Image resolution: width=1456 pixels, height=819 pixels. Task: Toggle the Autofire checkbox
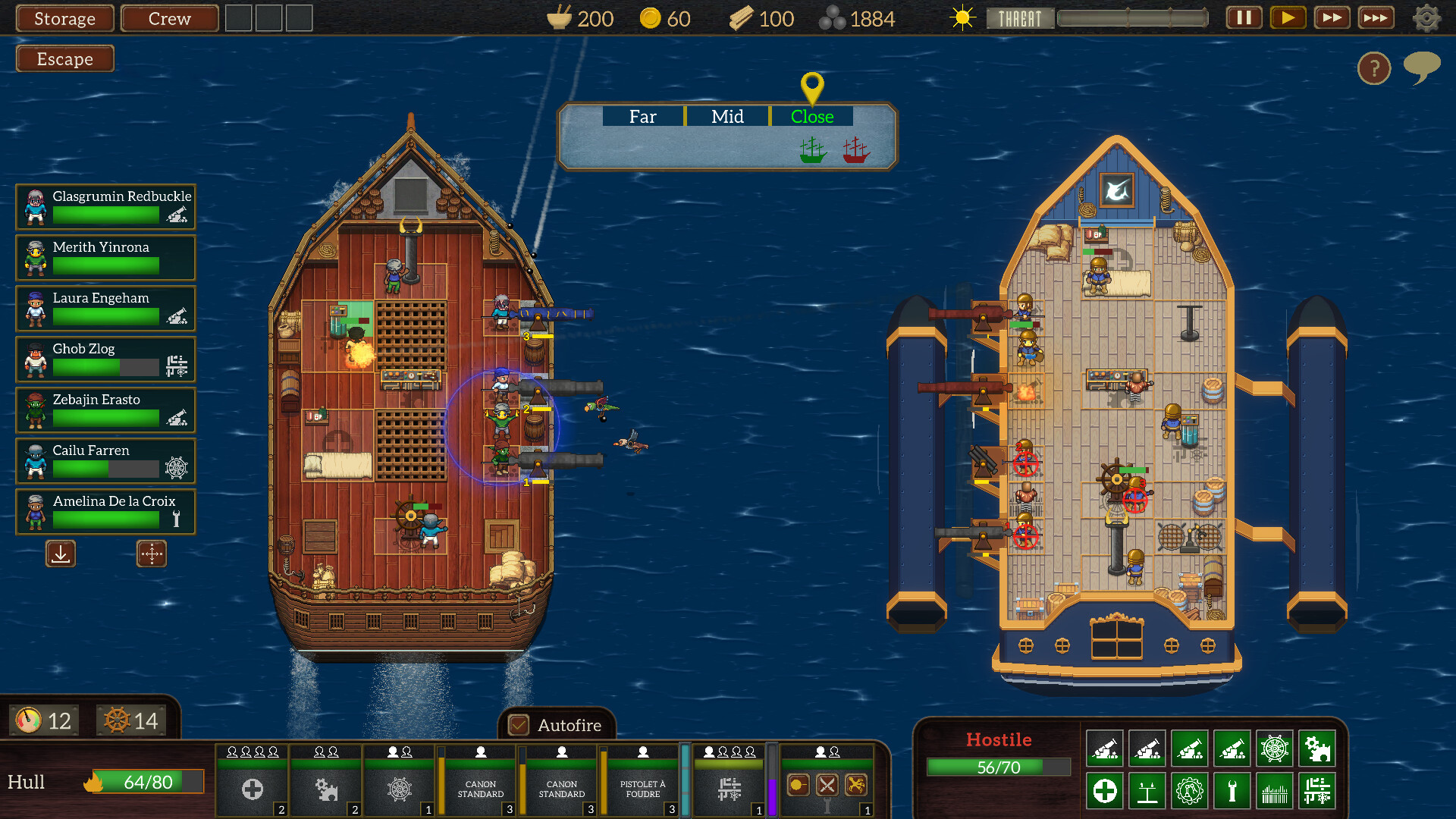coord(519,726)
